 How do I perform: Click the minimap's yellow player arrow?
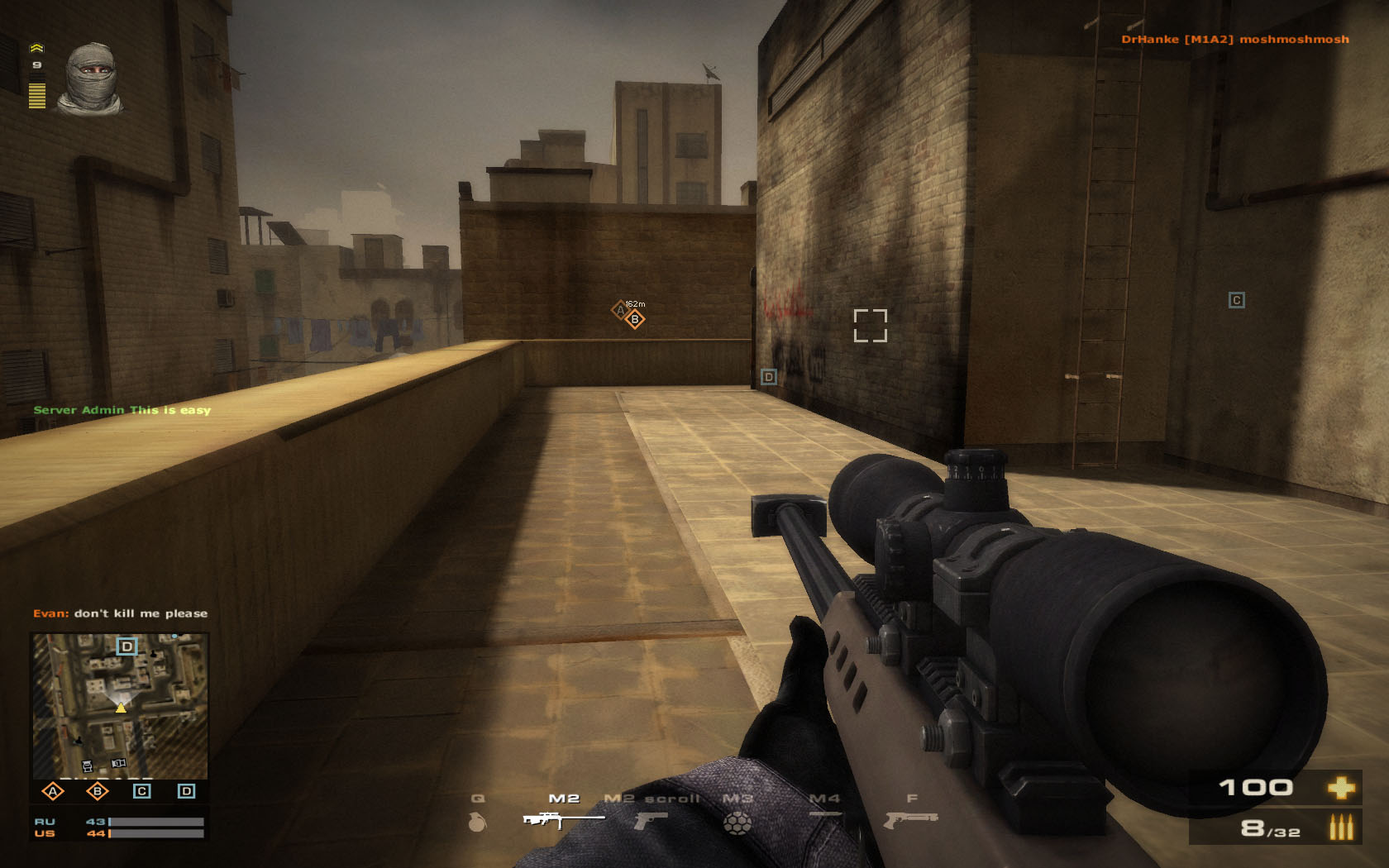(121, 707)
